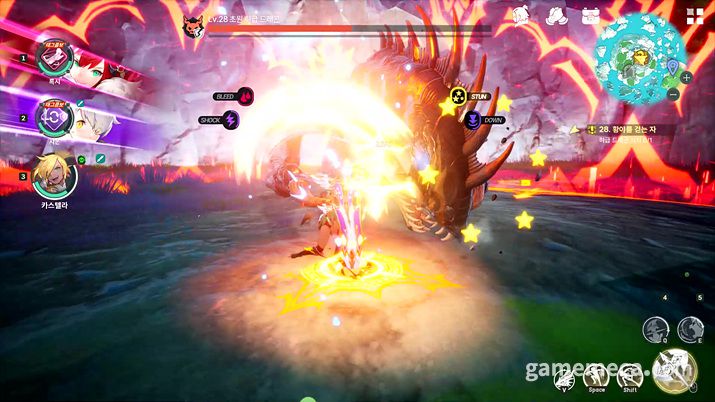
Task: Open the hand-shaped menu icon in top bar
Action: tap(556, 16)
